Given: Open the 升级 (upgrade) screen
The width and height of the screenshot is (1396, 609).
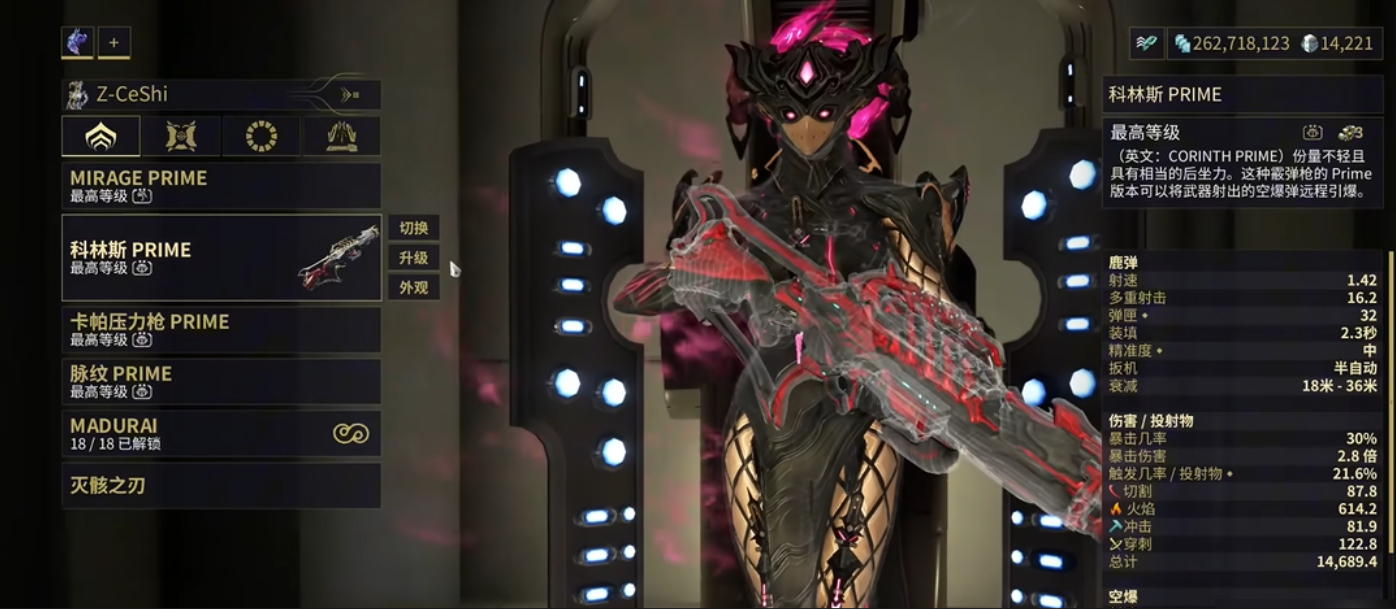Looking at the screenshot, I should click(x=413, y=258).
